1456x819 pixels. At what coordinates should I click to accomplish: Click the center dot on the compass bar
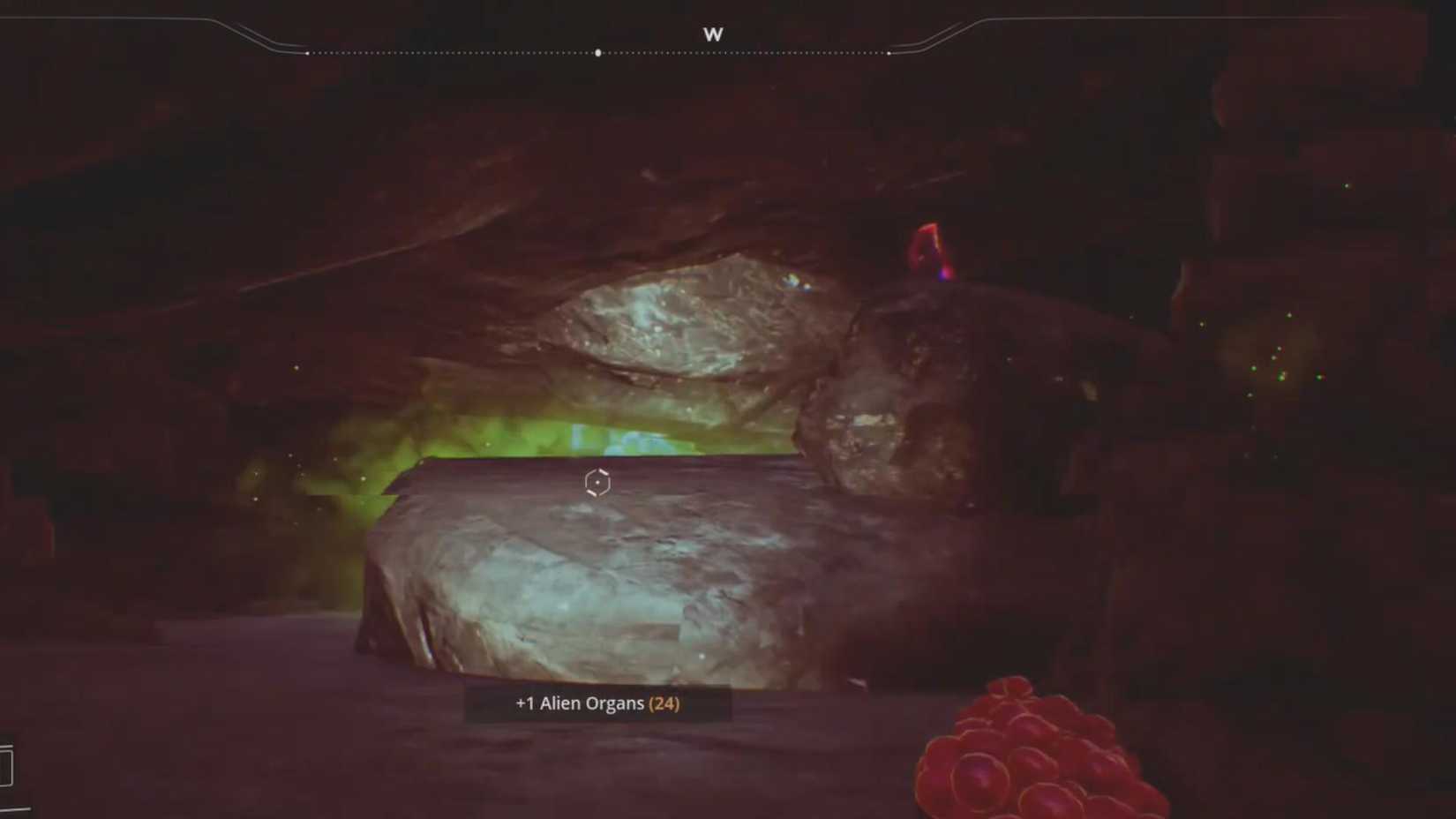(597, 51)
